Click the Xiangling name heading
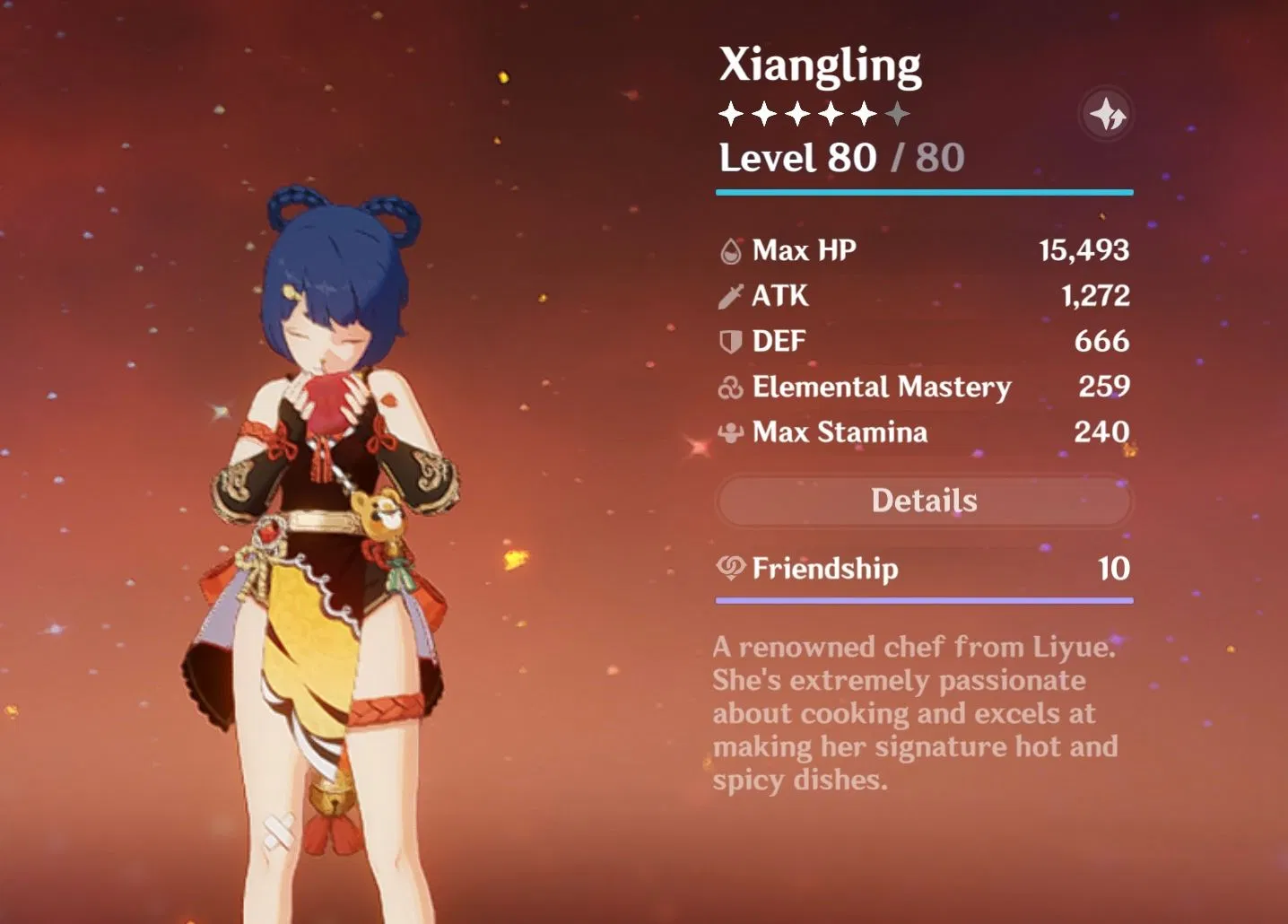The height and width of the screenshot is (924, 1288). (x=820, y=63)
